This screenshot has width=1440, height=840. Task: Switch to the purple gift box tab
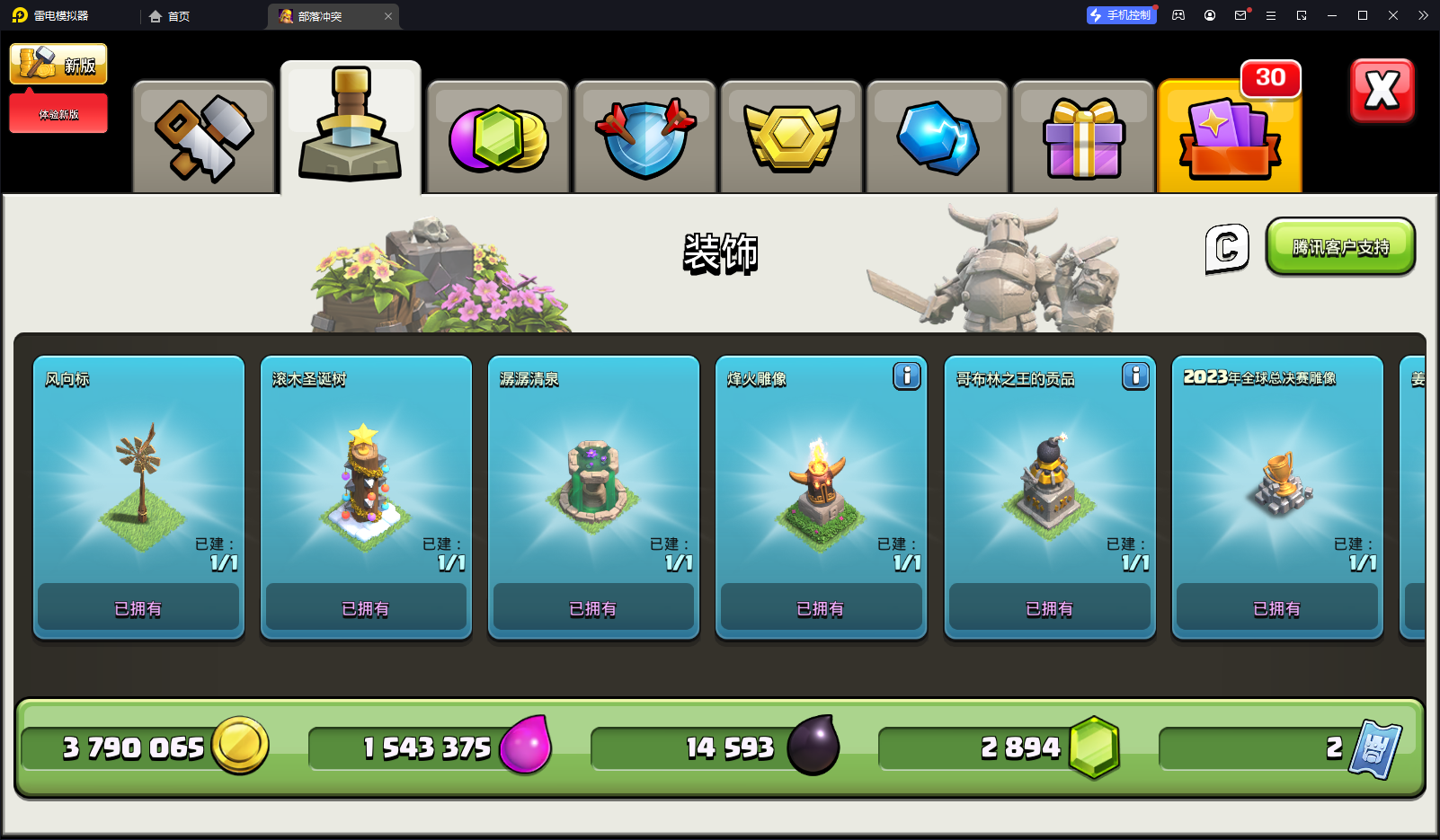(1083, 137)
